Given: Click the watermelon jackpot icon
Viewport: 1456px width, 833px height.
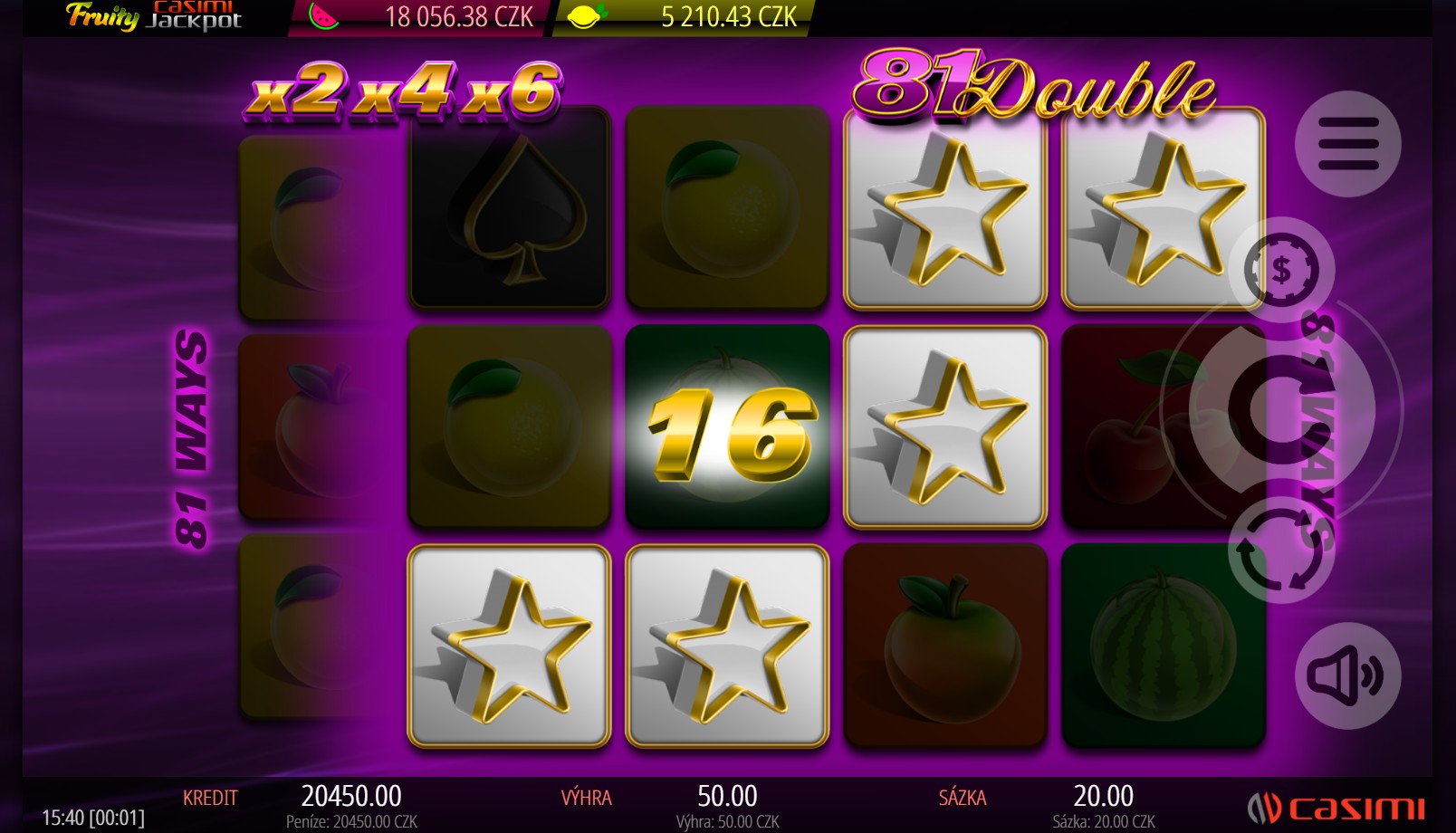Looking at the screenshot, I should [x=321, y=15].
